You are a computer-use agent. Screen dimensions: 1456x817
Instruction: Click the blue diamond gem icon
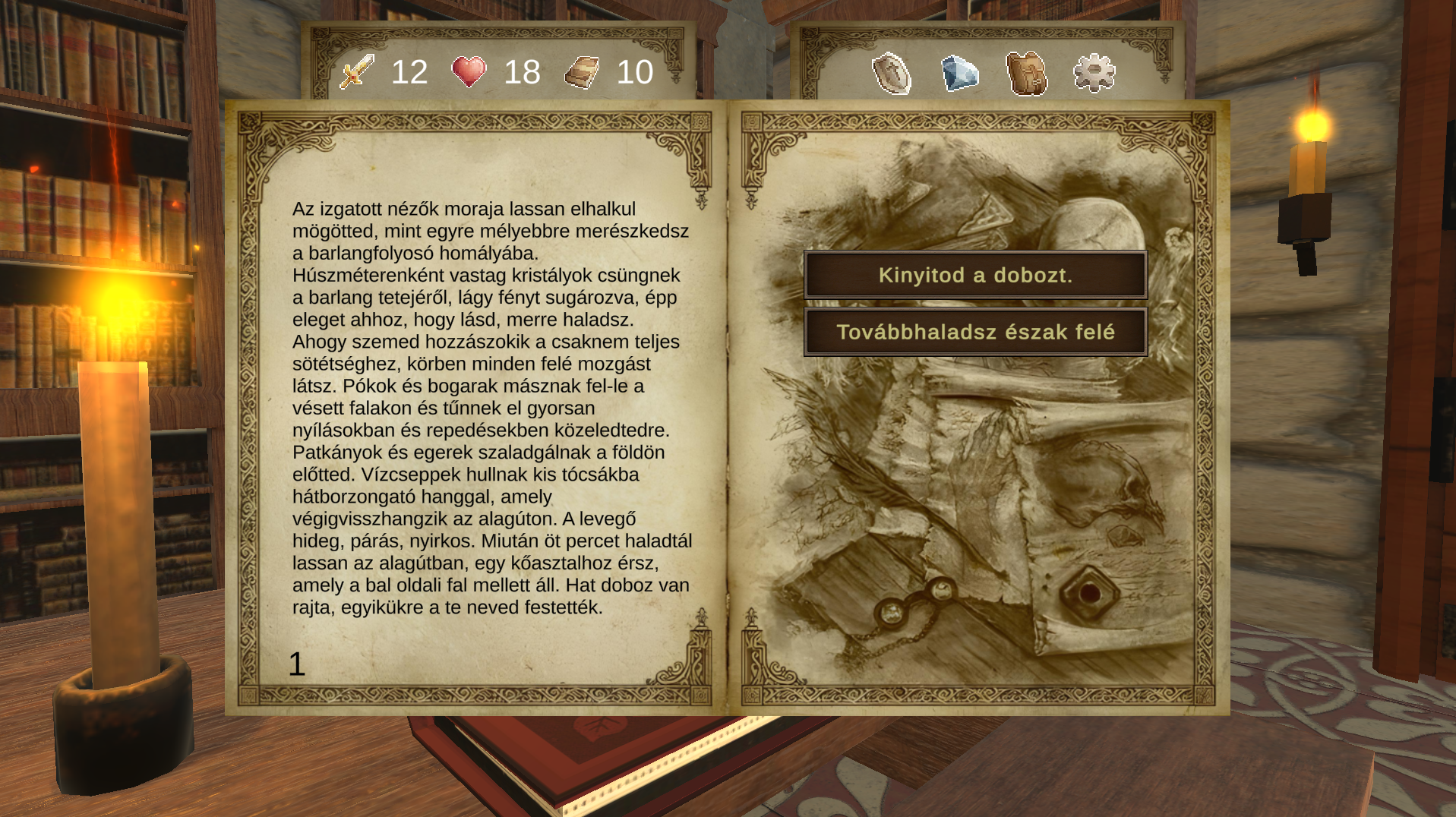click(960, 74)
